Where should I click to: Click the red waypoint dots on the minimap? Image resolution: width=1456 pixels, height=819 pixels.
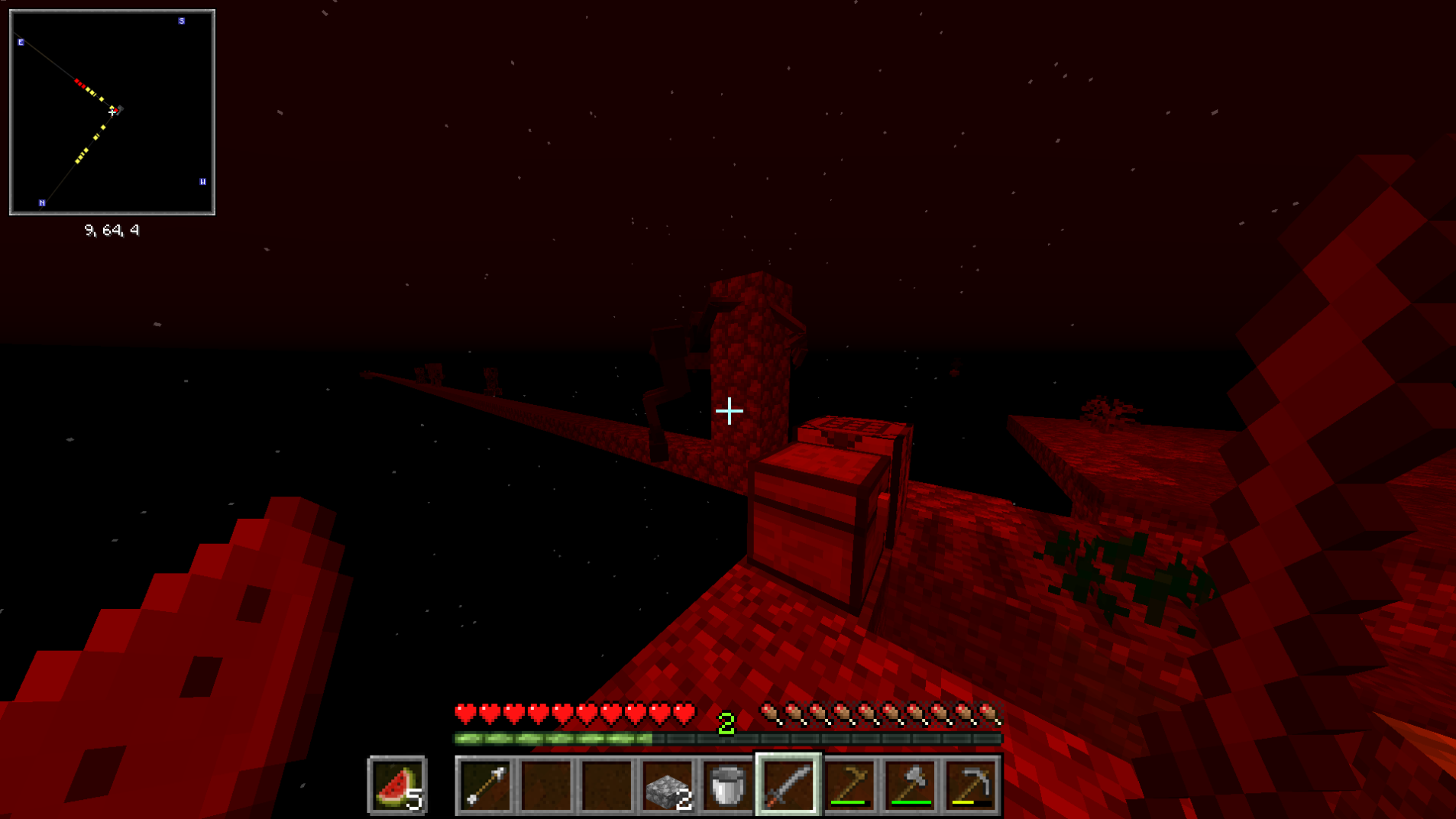[79, 83]
